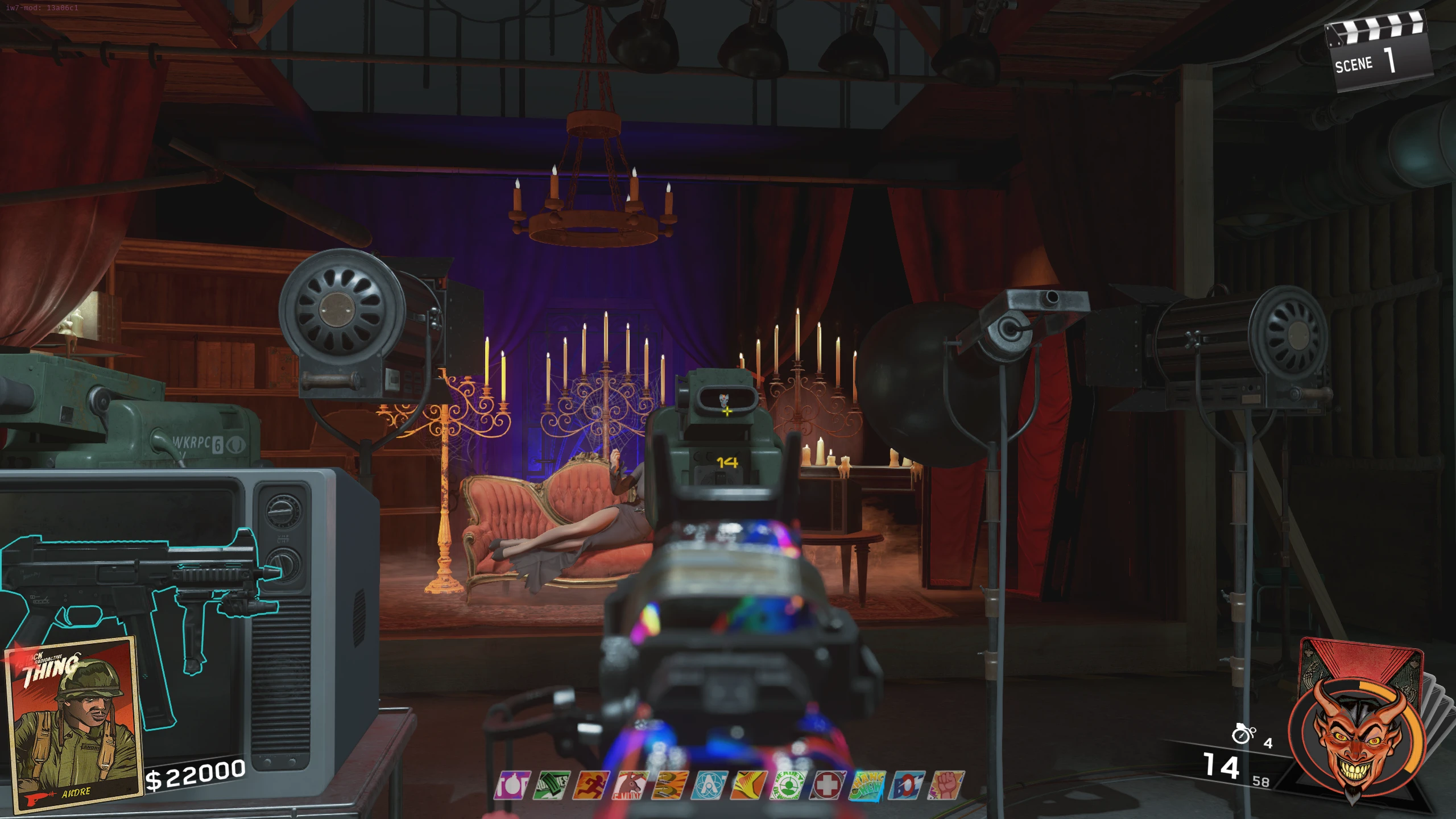Activate the Blue Bolts lightning perk icon
Viewport: 1456px width, 819px height.
click(x=907, y=785)
